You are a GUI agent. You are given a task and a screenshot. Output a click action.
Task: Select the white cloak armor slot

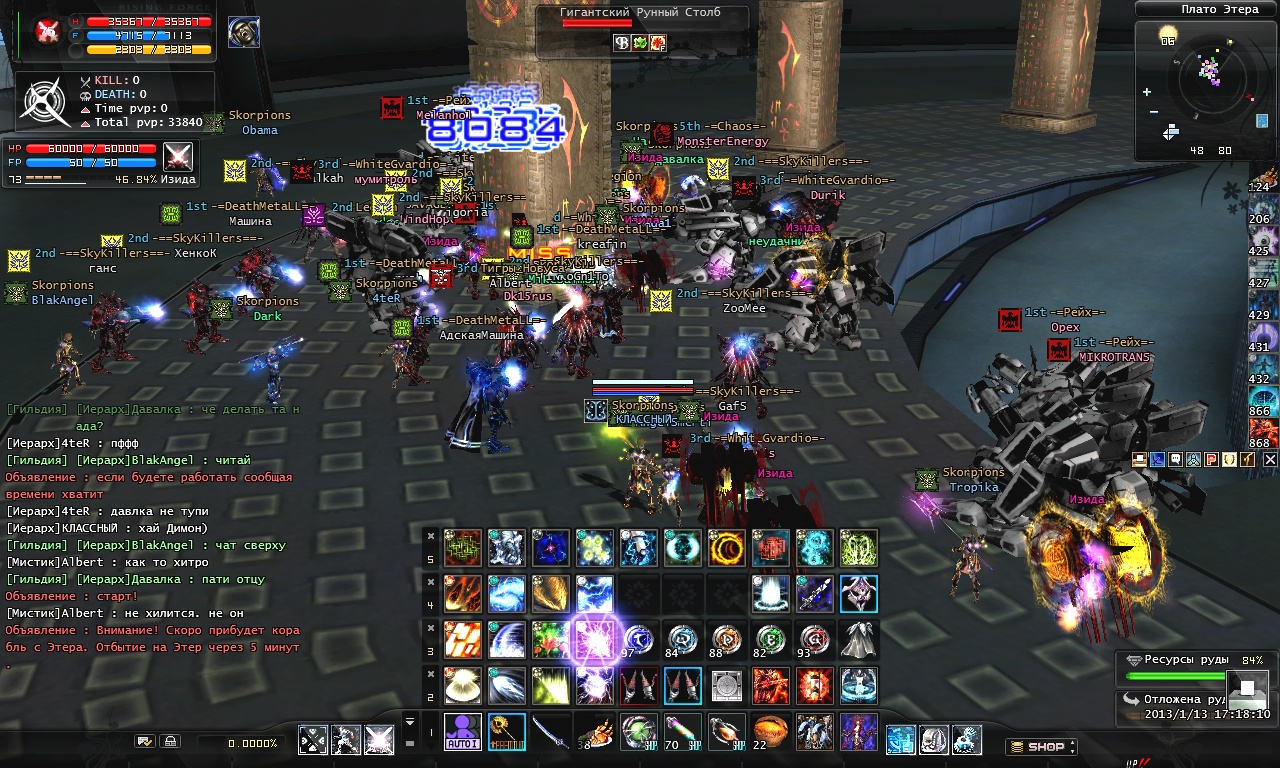point(858,640)
